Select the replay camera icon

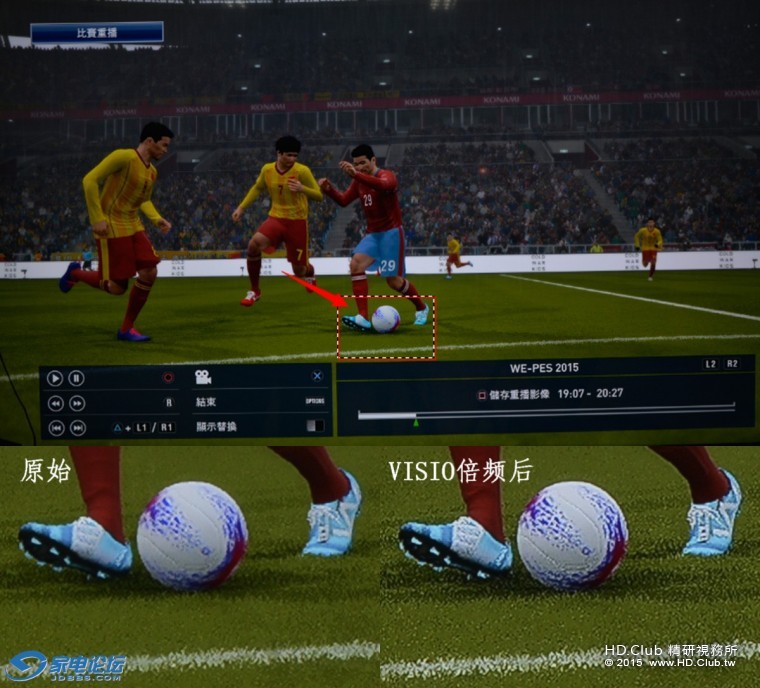point(203,377)
